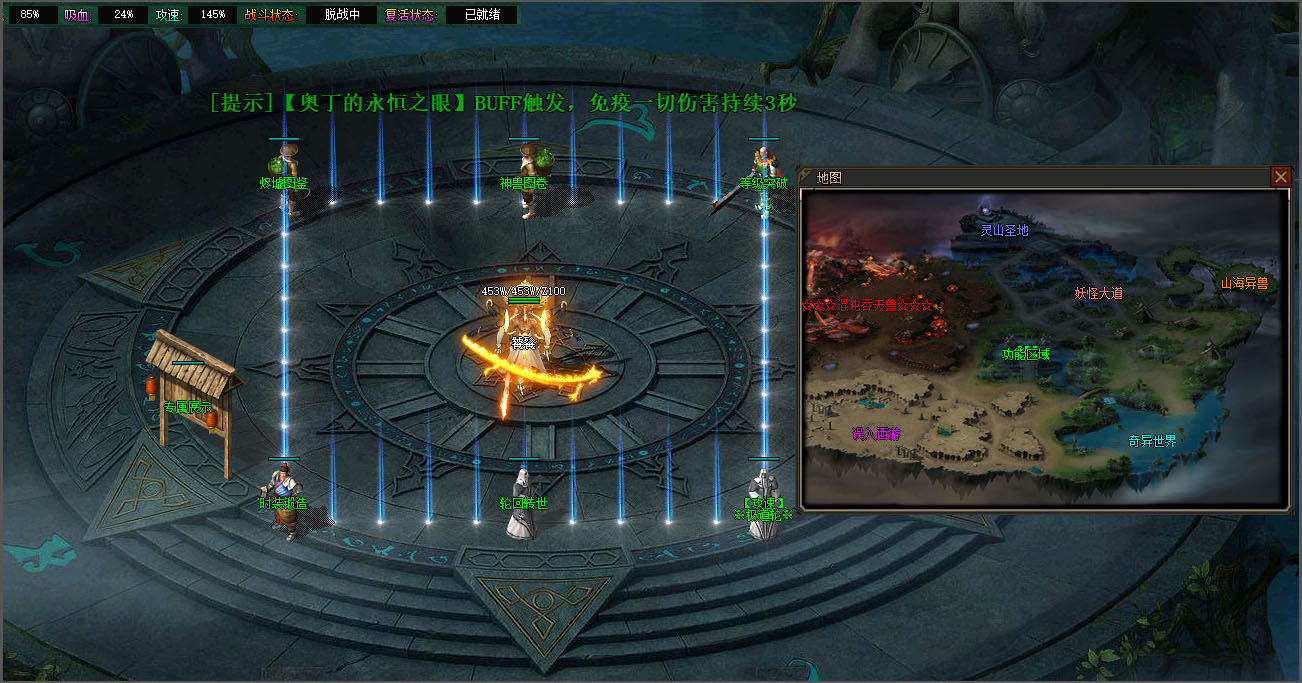Select the 山海异兽 map region
The image size is (1302, 683).
pyautogui.click(x=1243, y=283)
